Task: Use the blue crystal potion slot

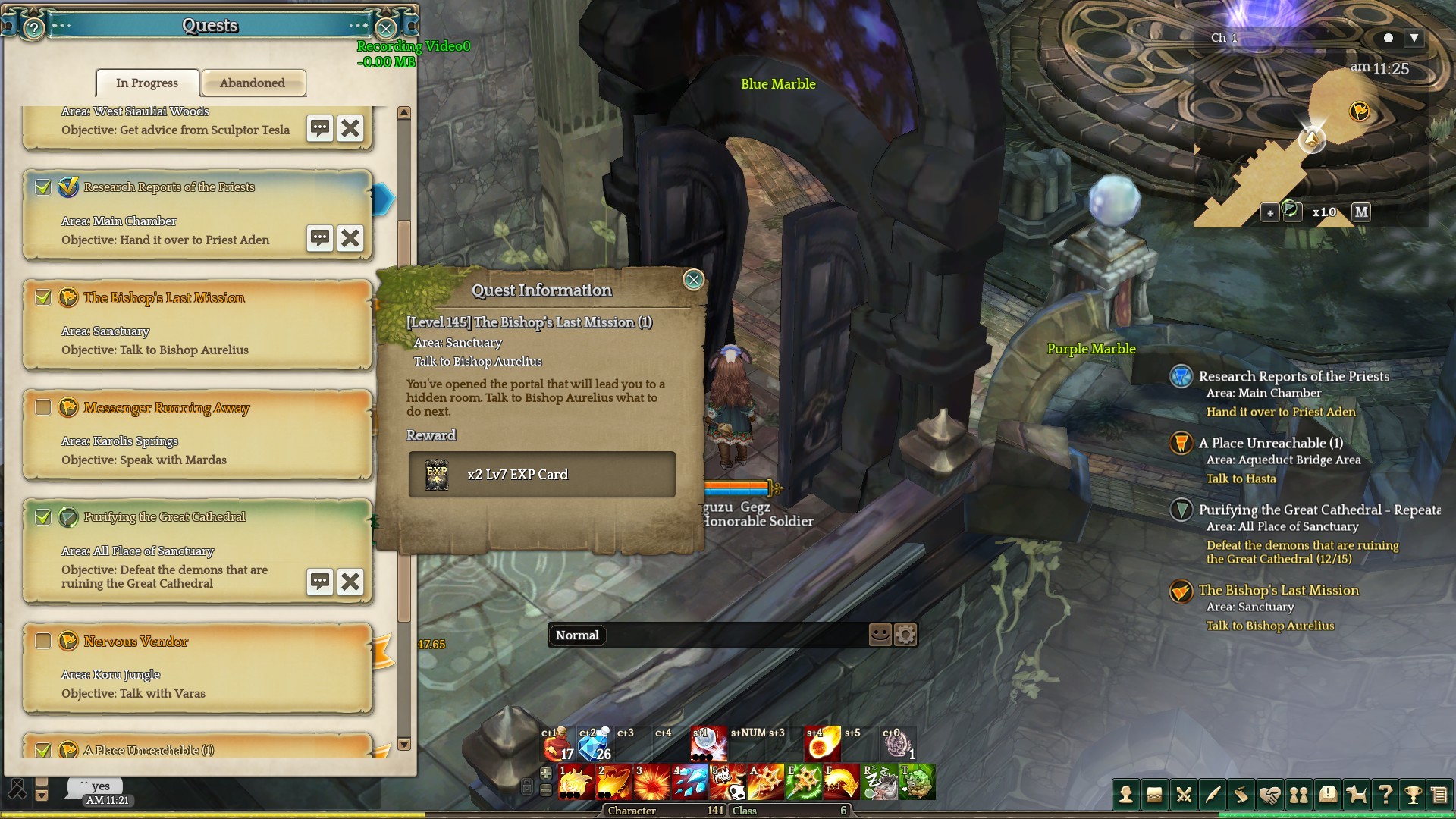Action: click(595, 745)
